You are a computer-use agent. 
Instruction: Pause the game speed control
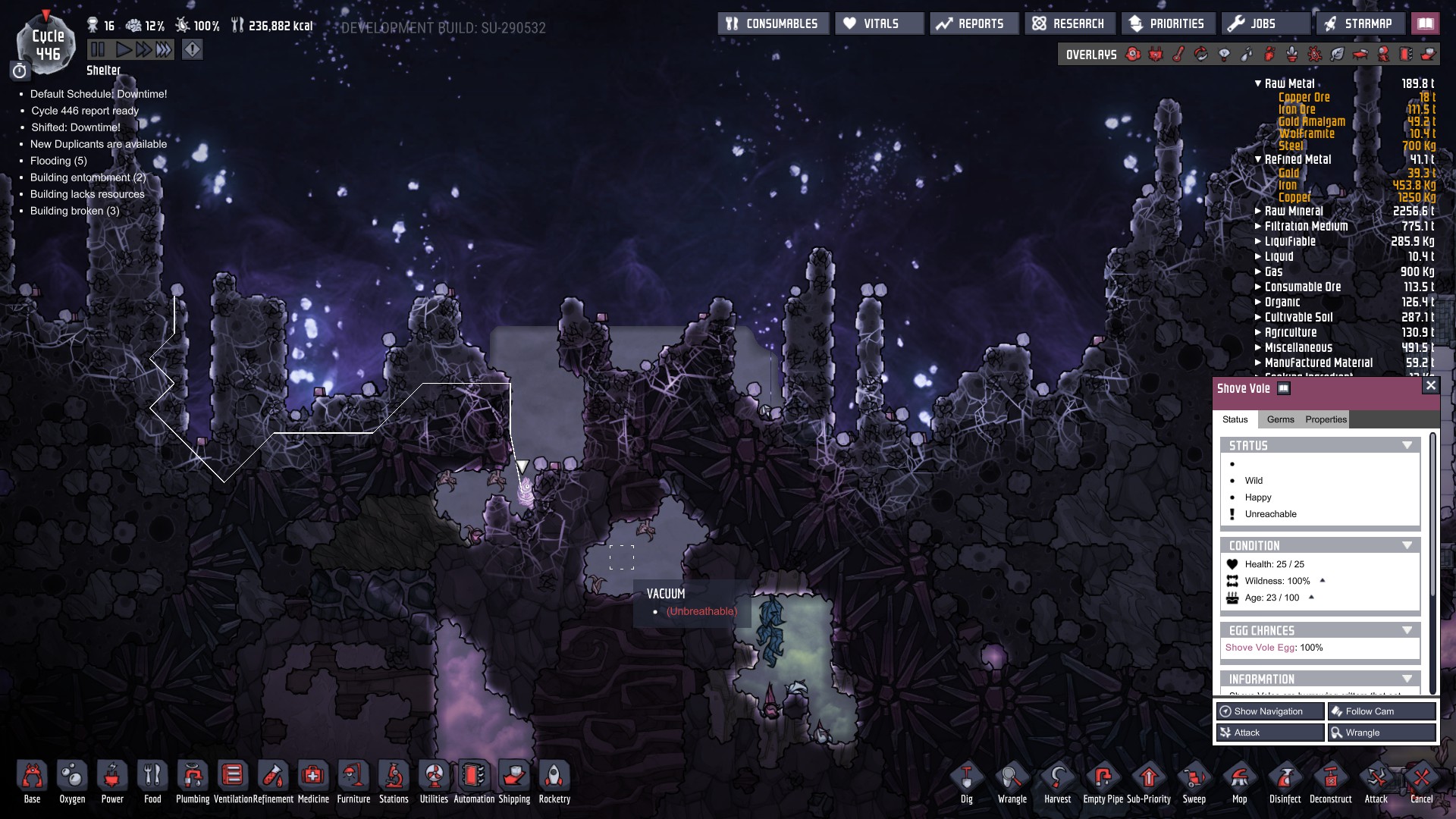(98, 50)
